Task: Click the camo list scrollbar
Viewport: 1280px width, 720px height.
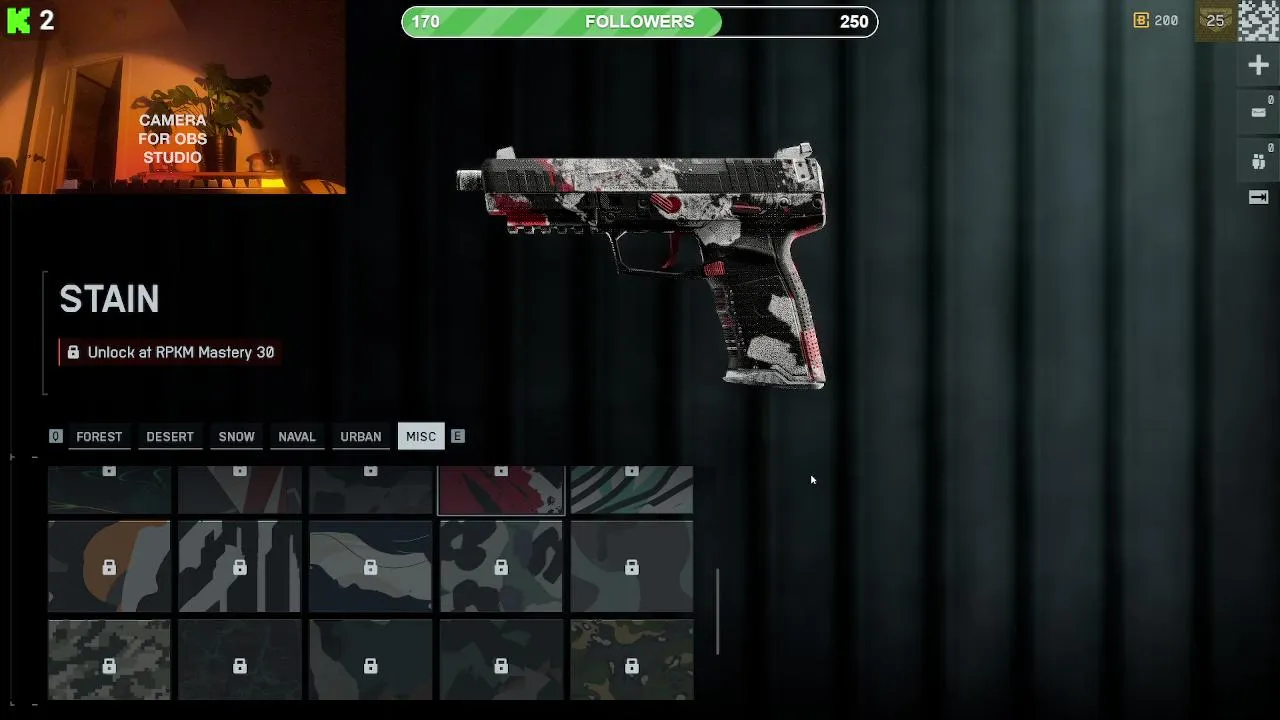Action: click(x=717, y=611)
